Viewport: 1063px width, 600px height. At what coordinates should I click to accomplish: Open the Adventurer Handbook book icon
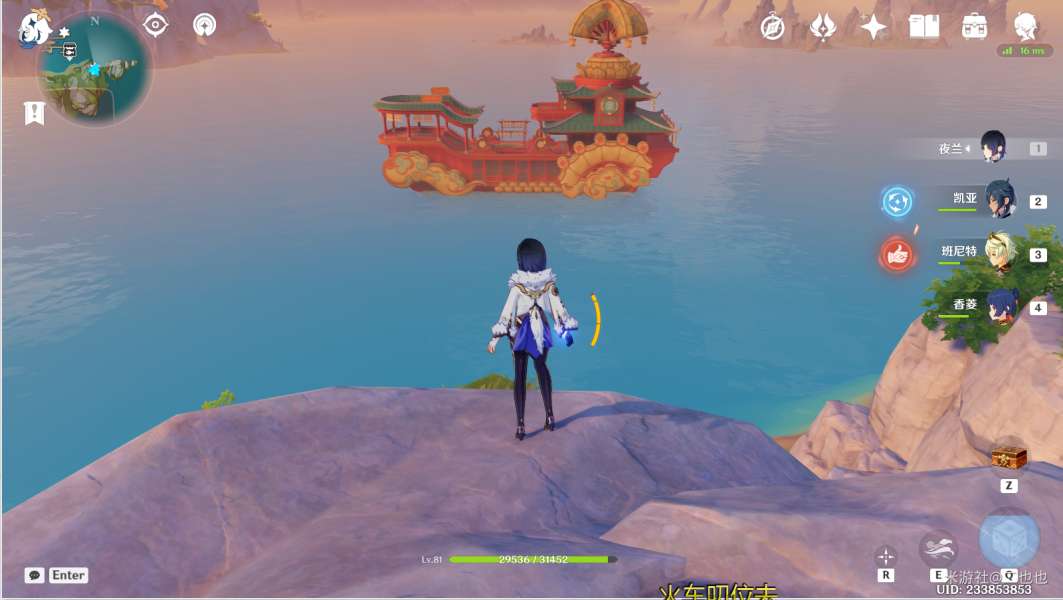924,27
